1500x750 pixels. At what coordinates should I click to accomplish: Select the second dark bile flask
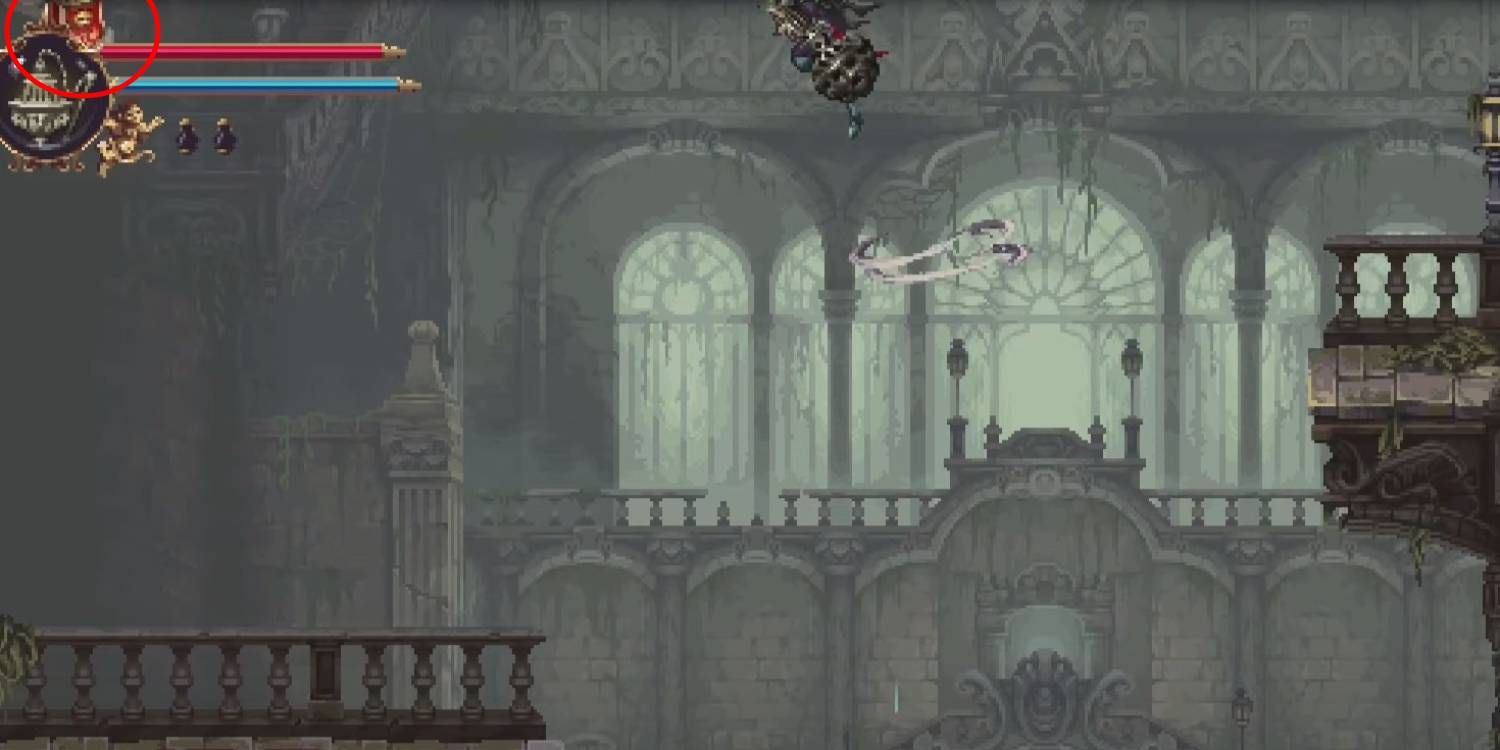(x=222, y=137)
